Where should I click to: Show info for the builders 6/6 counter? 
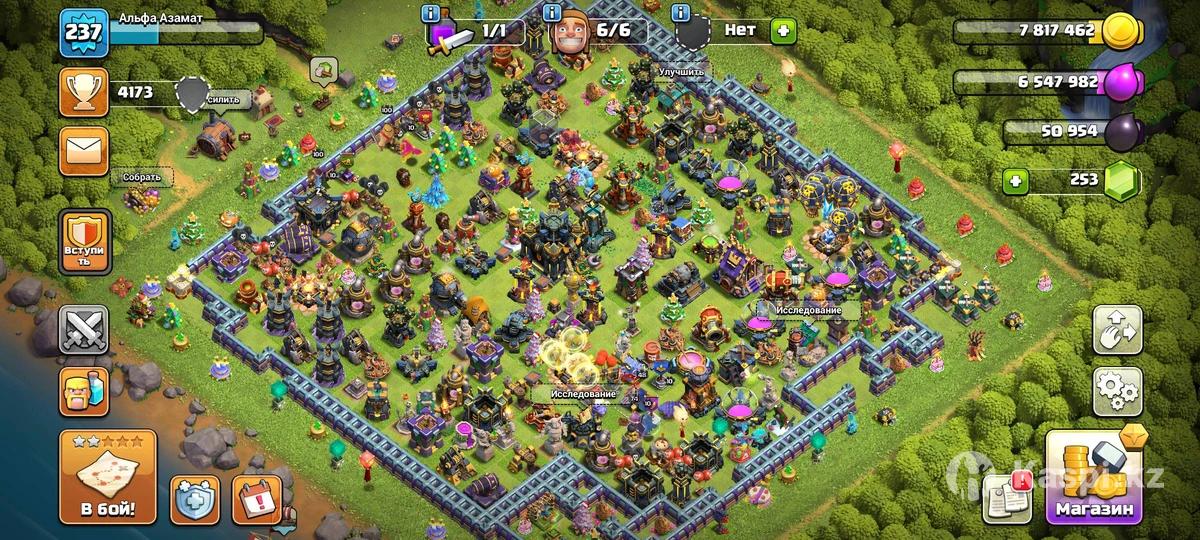pyautogui.click(x=552, y=13)
